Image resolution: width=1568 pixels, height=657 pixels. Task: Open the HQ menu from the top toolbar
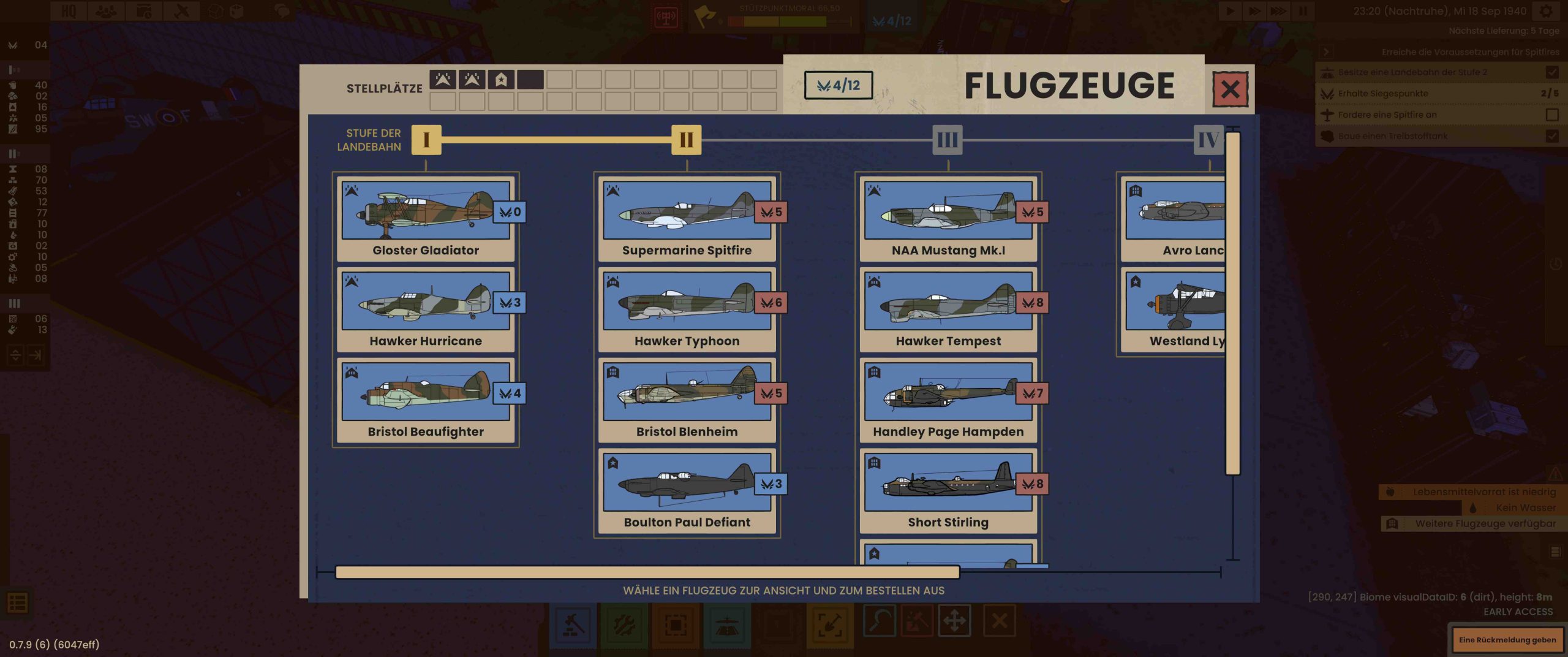pos(69,10)
